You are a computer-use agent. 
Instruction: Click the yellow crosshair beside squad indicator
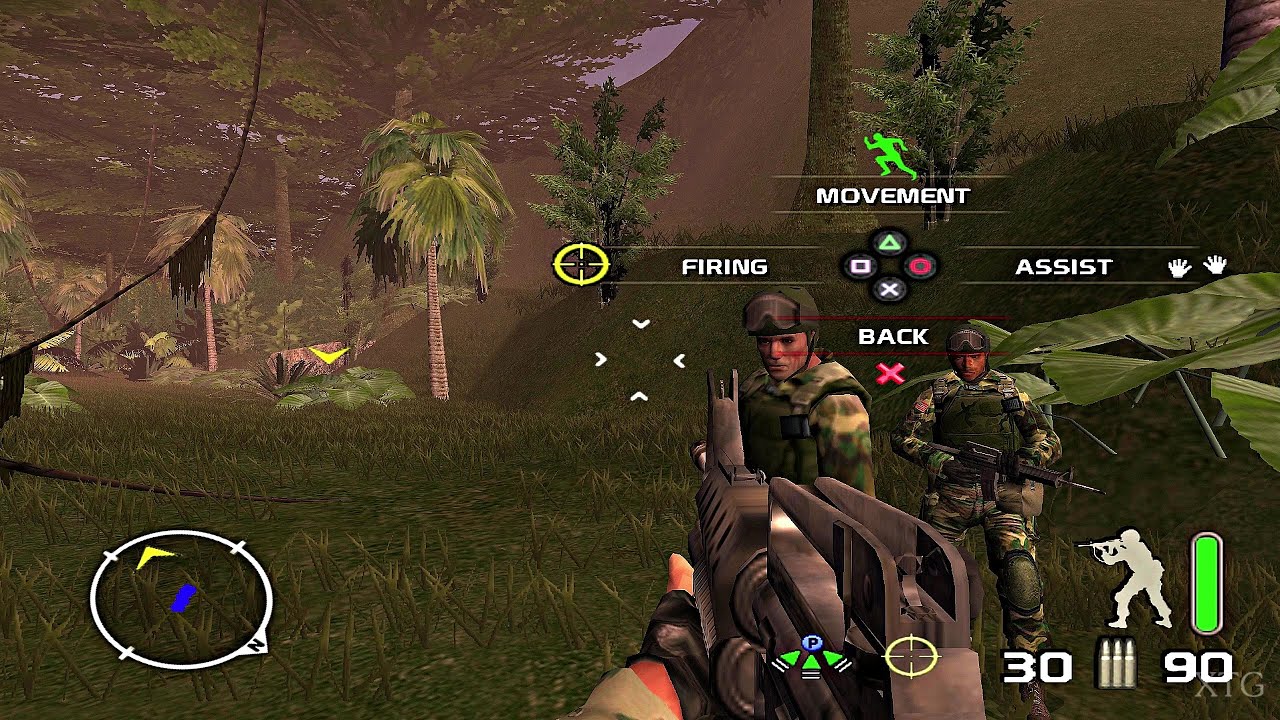(x=911, y=656)
